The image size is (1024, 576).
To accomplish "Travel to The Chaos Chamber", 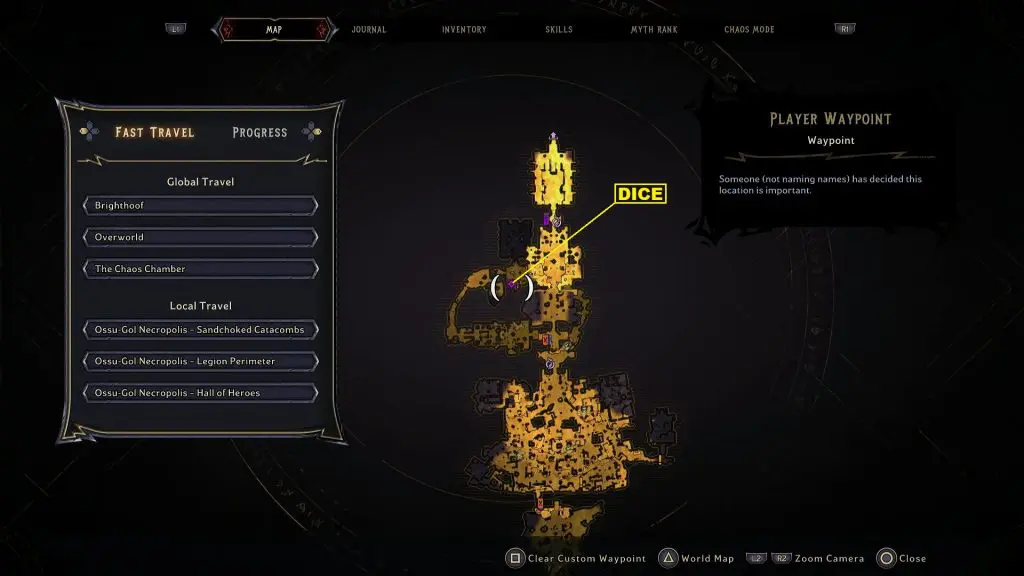I will point(201,269).
